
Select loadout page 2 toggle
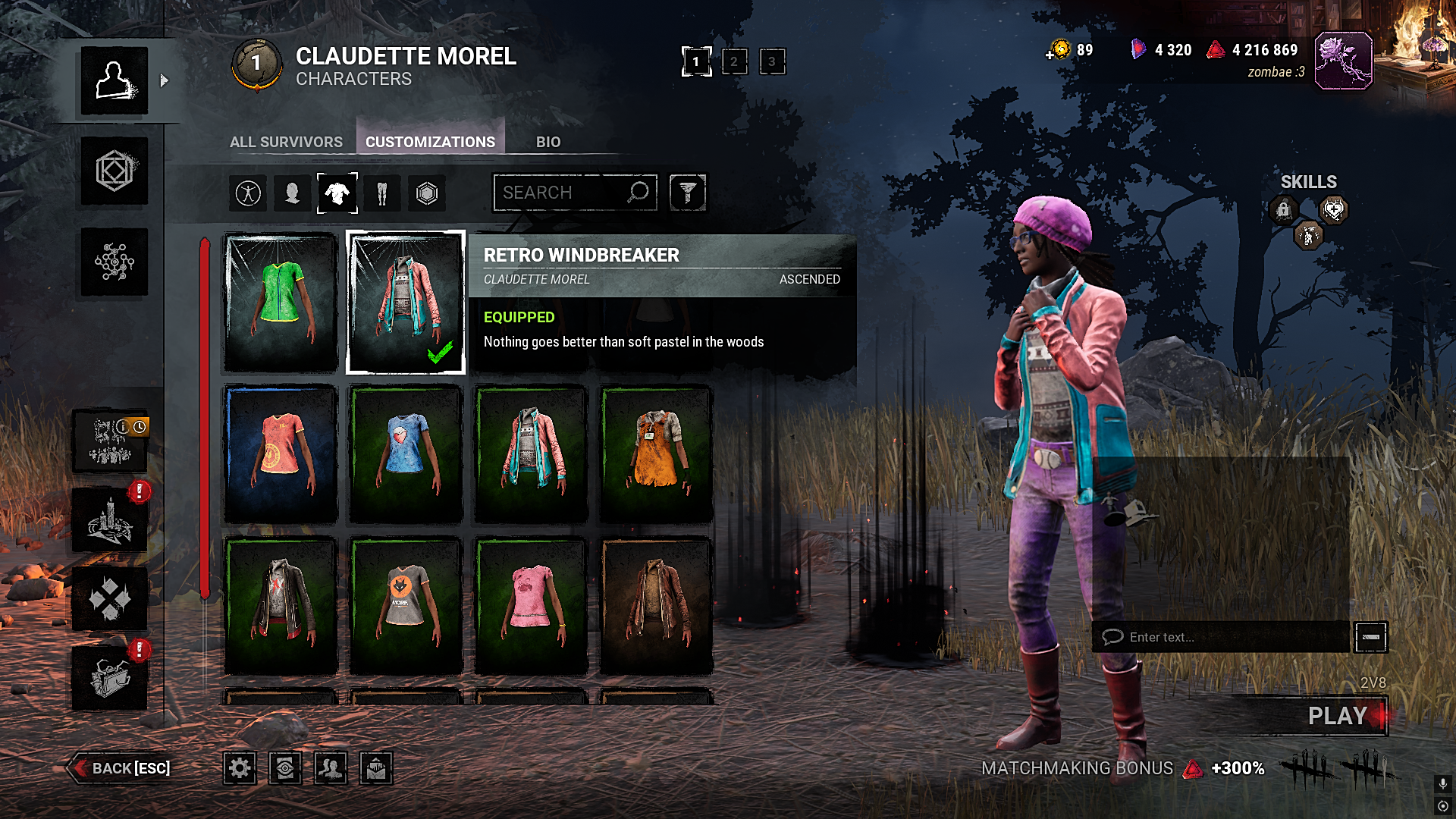[733, 62]
